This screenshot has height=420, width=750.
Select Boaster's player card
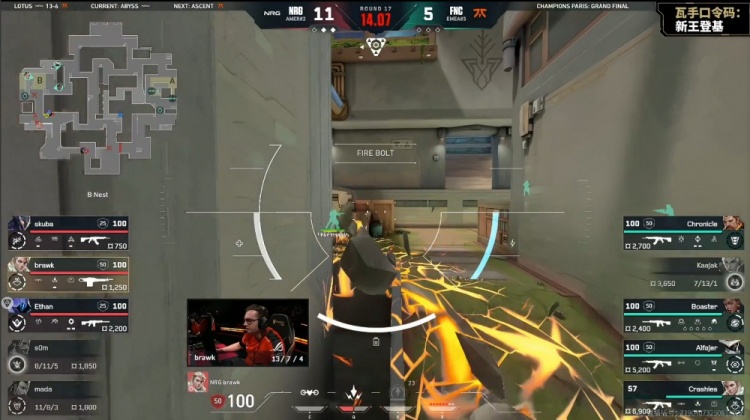[683, 314]
